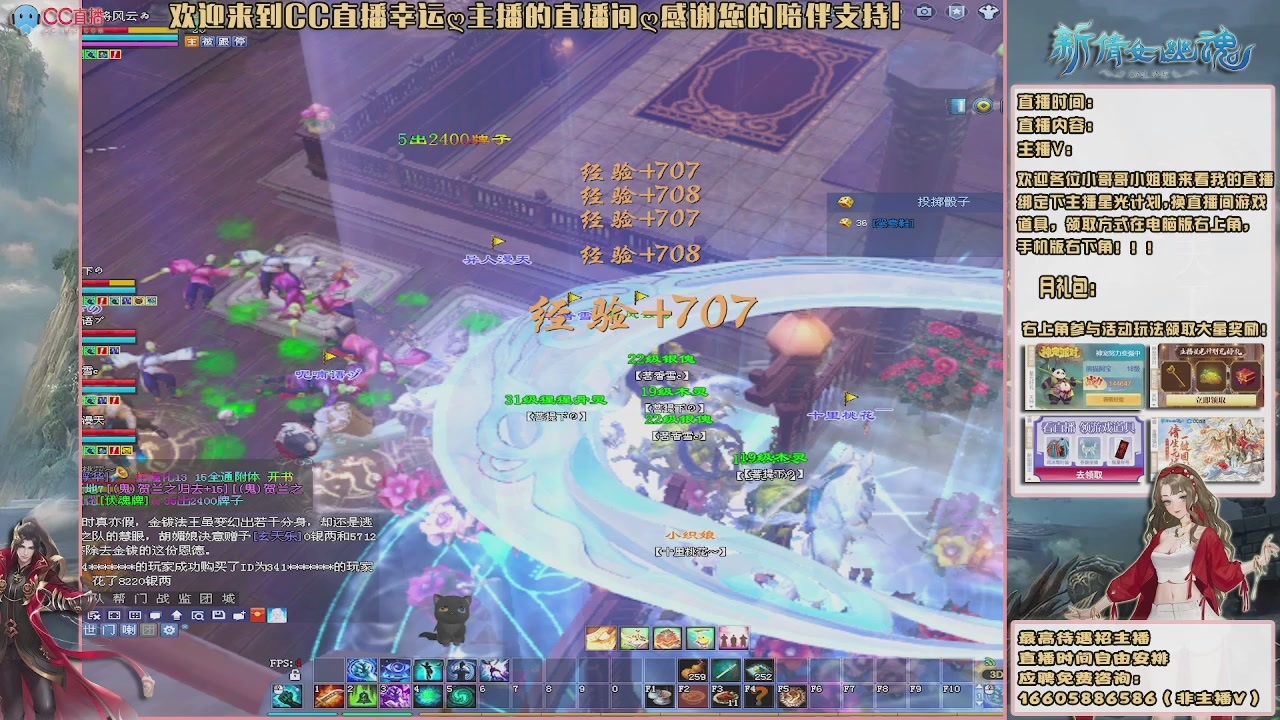Switch to the 世 world chat tab
The image size is (1280, 720).
point(92,630)
